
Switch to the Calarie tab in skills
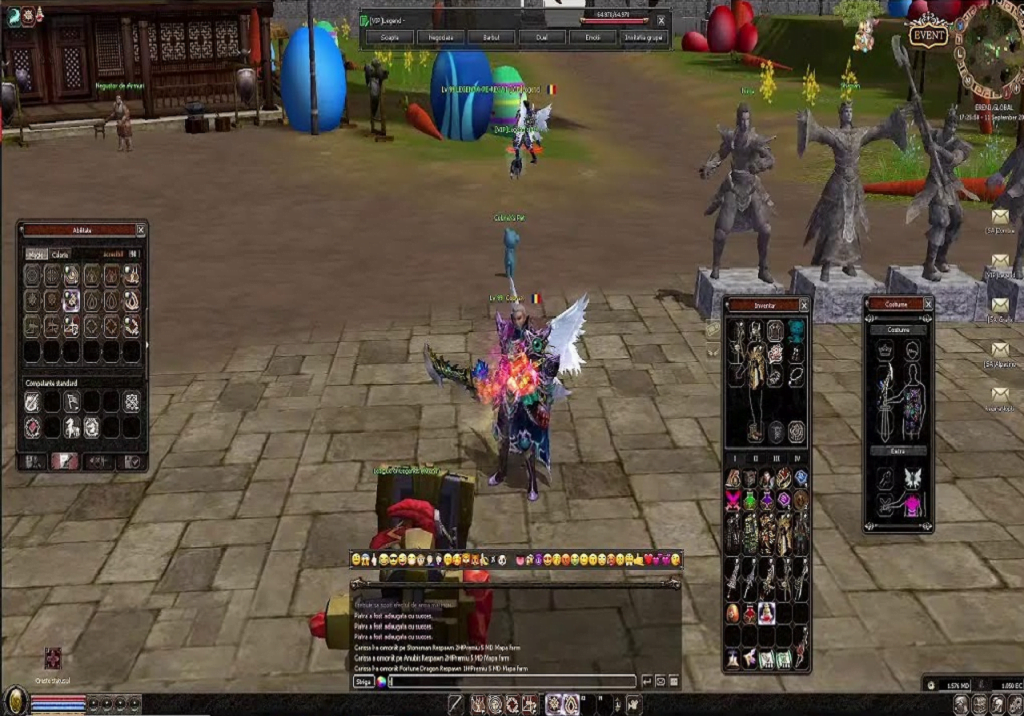60,255
